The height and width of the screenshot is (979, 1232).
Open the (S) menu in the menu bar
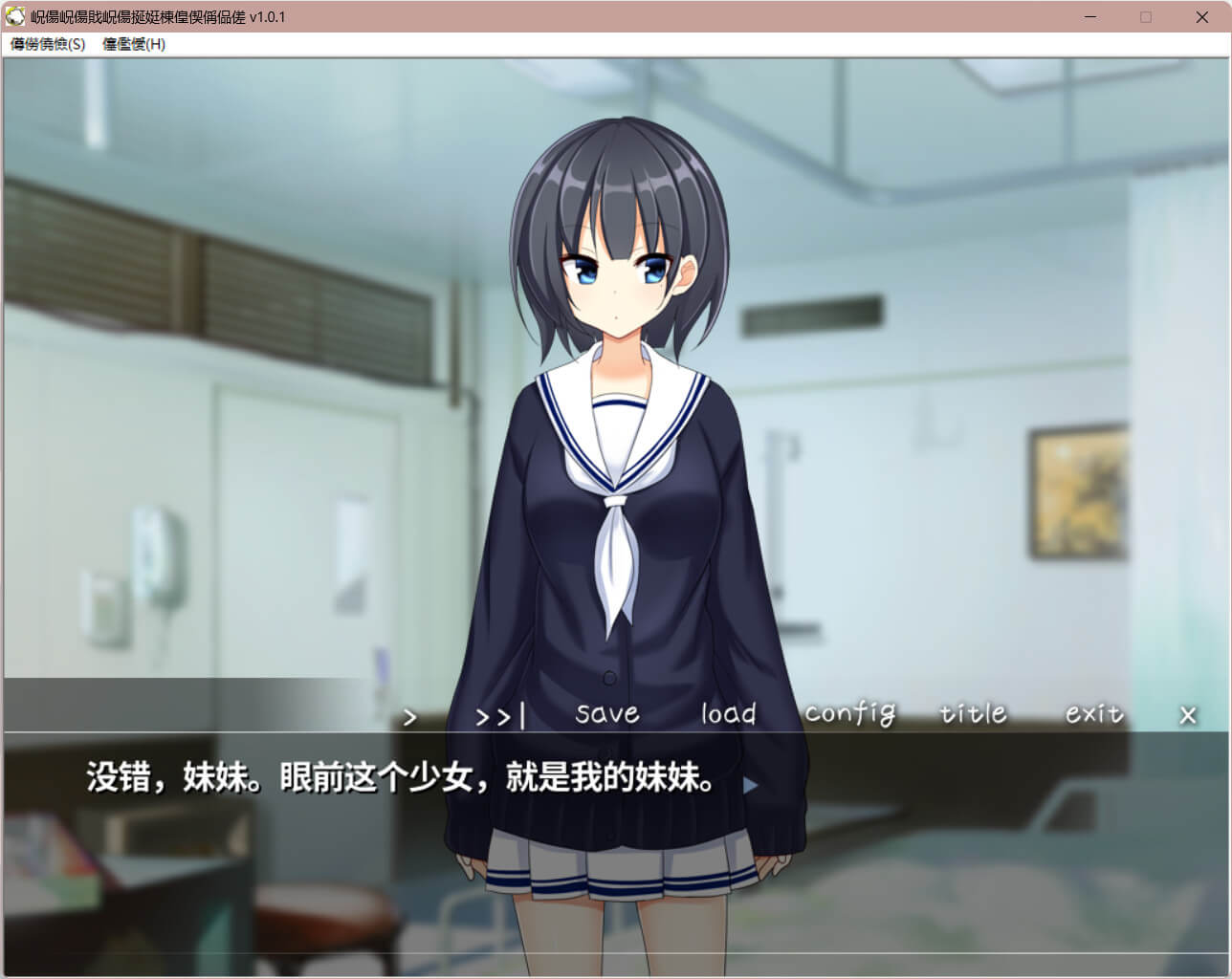[x=48, y=44]
